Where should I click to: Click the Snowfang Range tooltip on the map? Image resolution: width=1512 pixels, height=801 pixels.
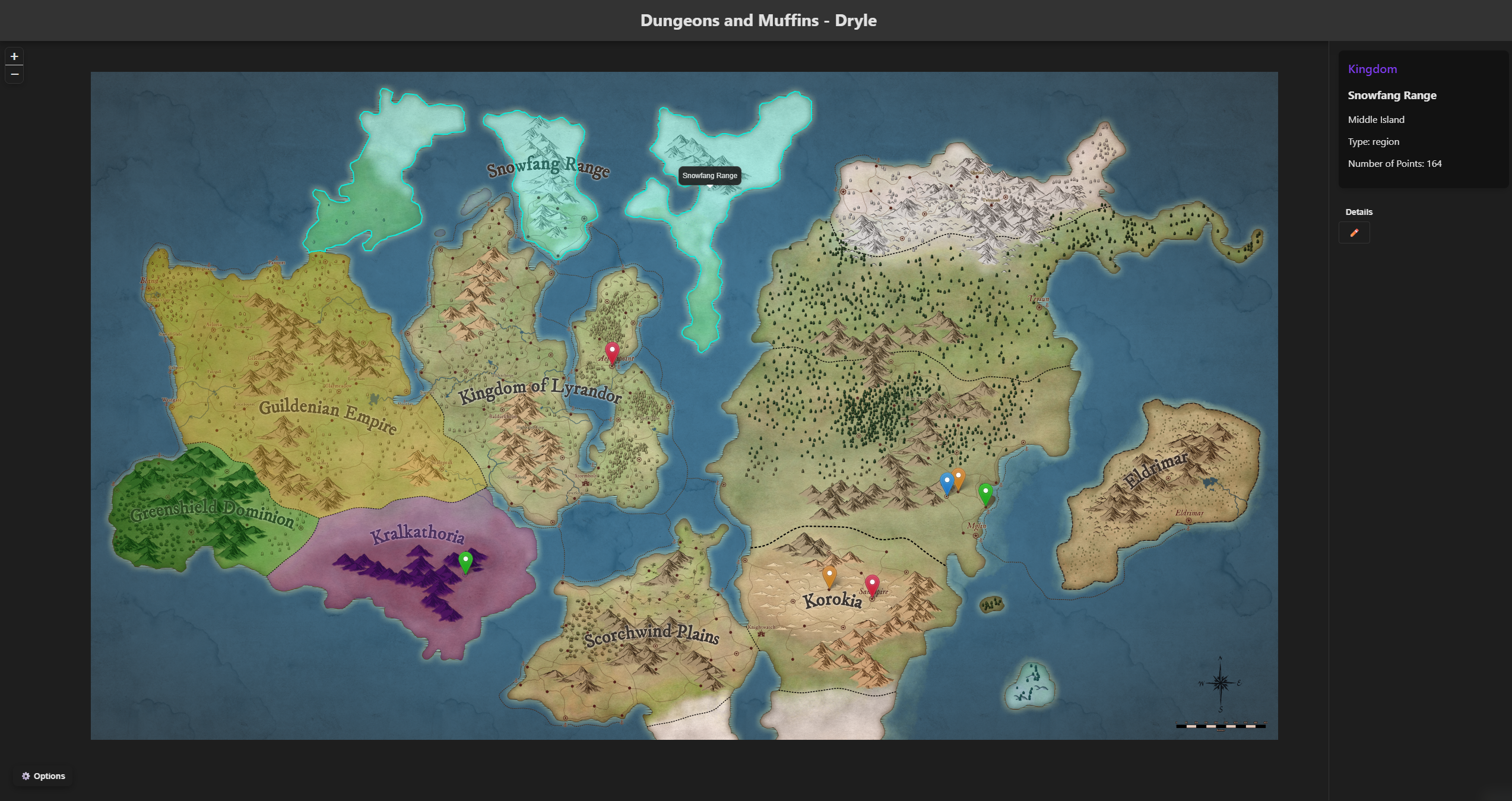pyautogui.click(x=709, y=176)
